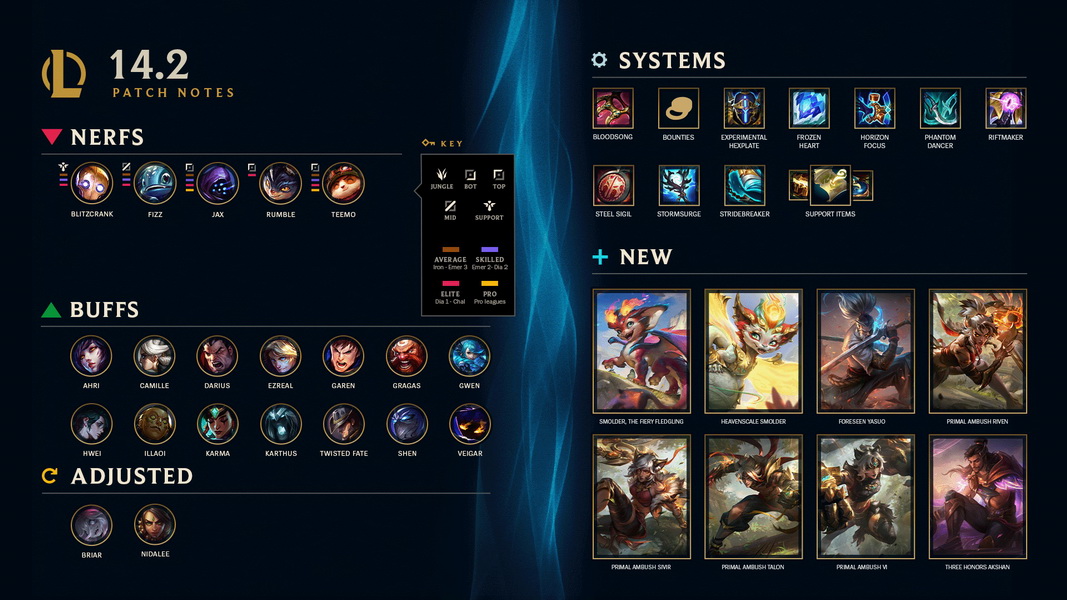Select the Blitzcrank champion portrait
This screenshot has width=1067, height=600.
point(92,184)
